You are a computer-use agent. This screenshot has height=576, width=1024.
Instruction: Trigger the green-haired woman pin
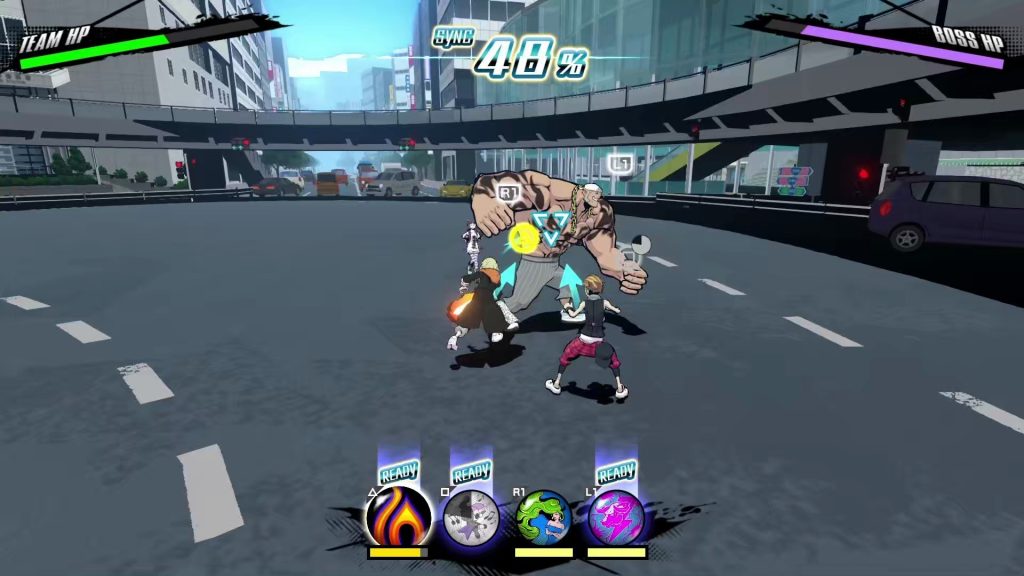coord(544,517)
